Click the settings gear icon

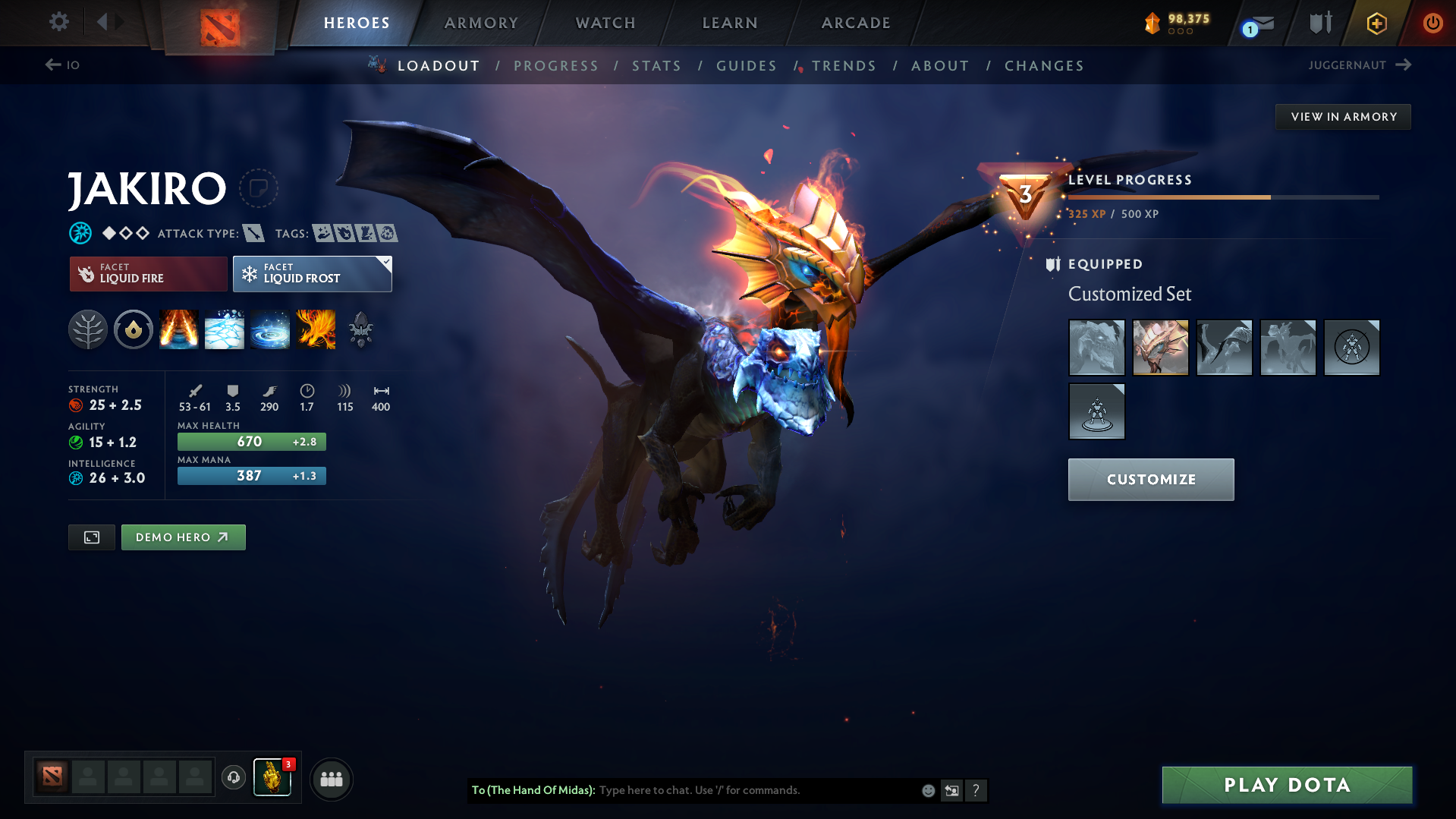[58, 22]
